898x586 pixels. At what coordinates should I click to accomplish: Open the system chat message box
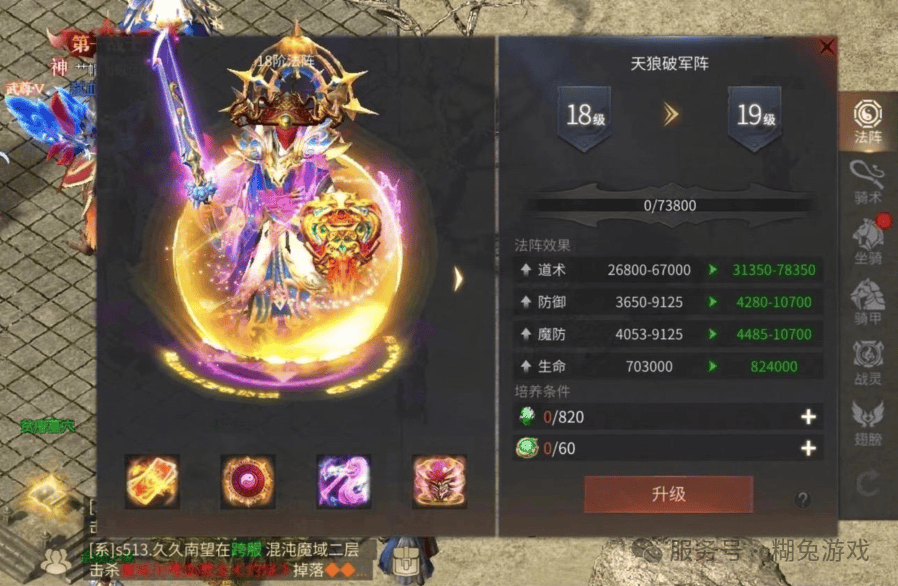tap(230, 558)
